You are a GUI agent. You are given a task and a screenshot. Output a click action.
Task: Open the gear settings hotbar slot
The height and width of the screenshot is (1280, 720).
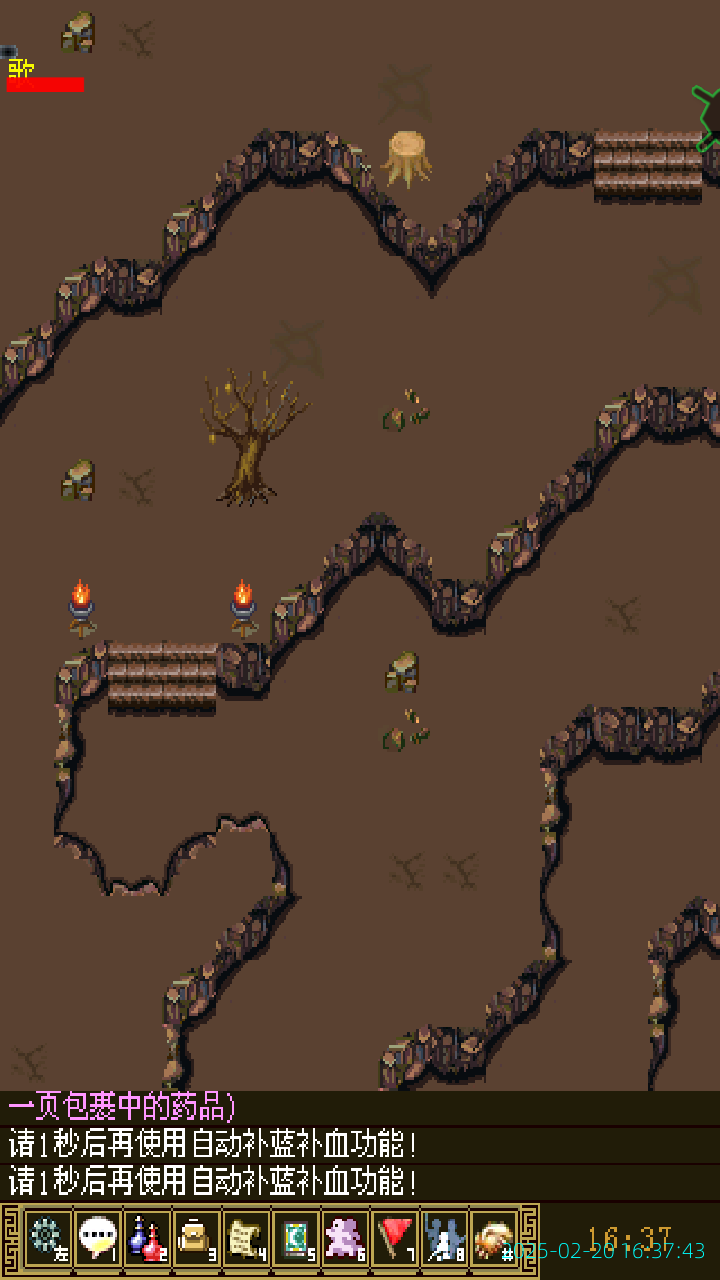point(48,1238)
